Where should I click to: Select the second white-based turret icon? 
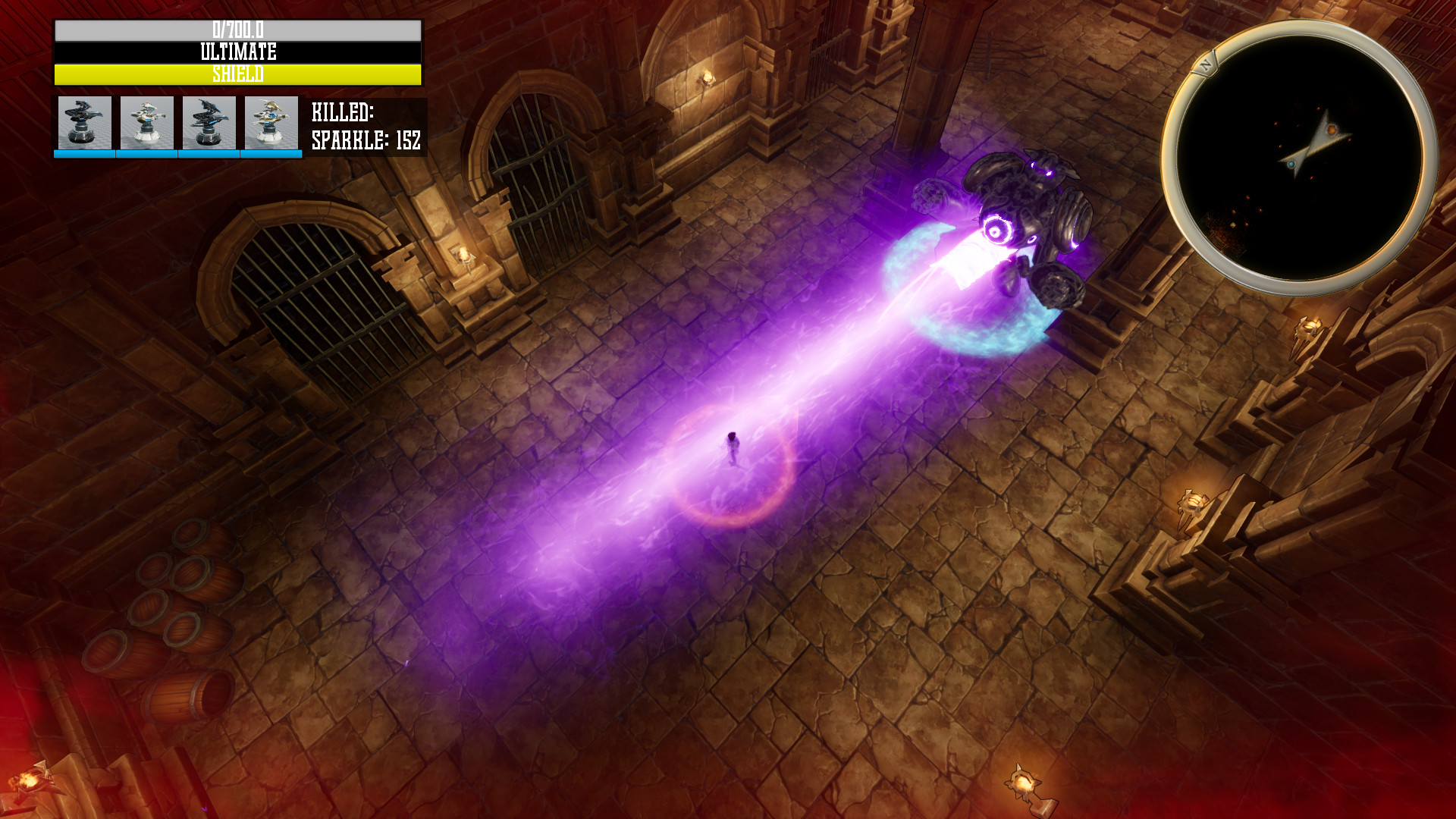pyautogui.click(x=146, y=123)
